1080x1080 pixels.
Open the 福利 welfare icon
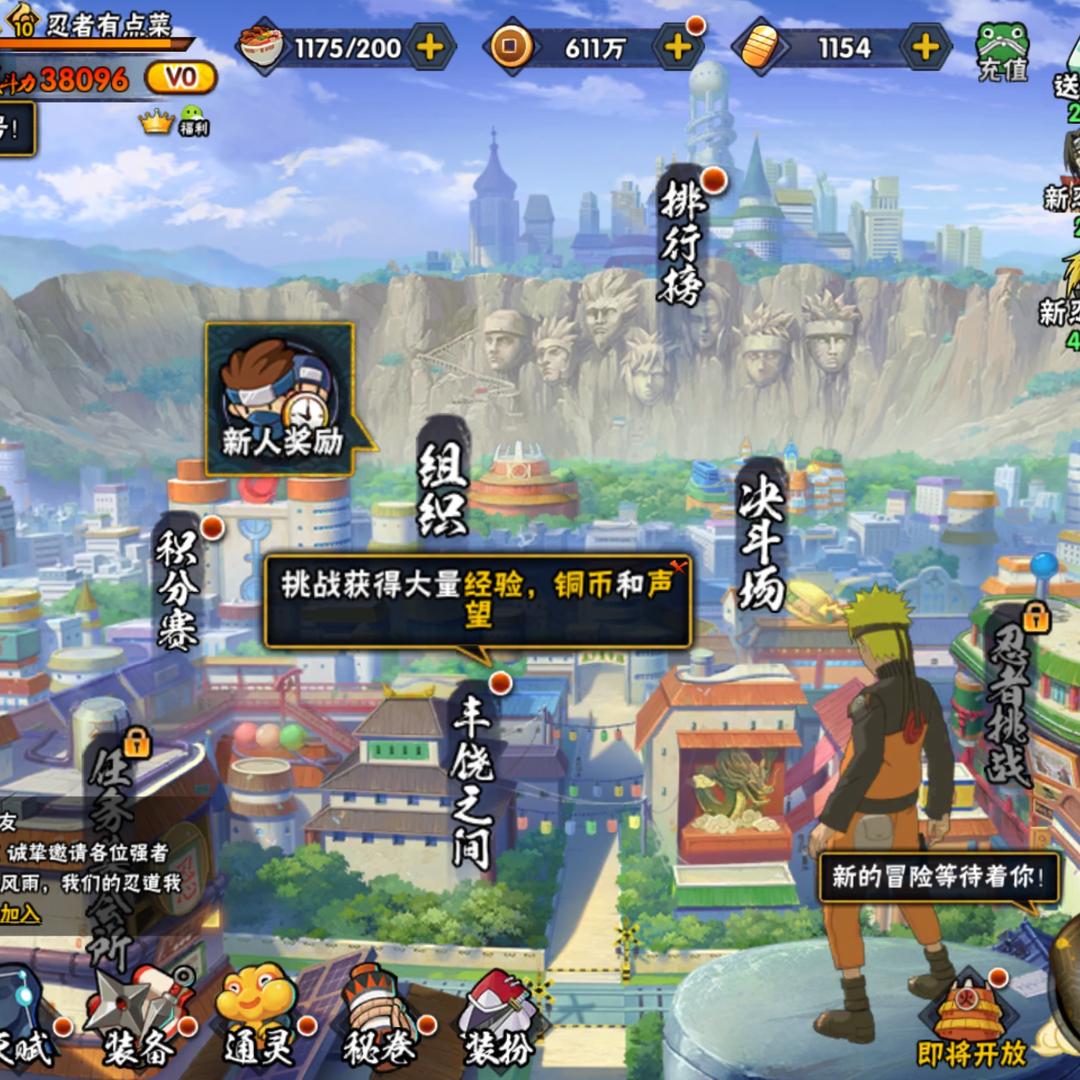pyautogui.click(x=193, y=121)
